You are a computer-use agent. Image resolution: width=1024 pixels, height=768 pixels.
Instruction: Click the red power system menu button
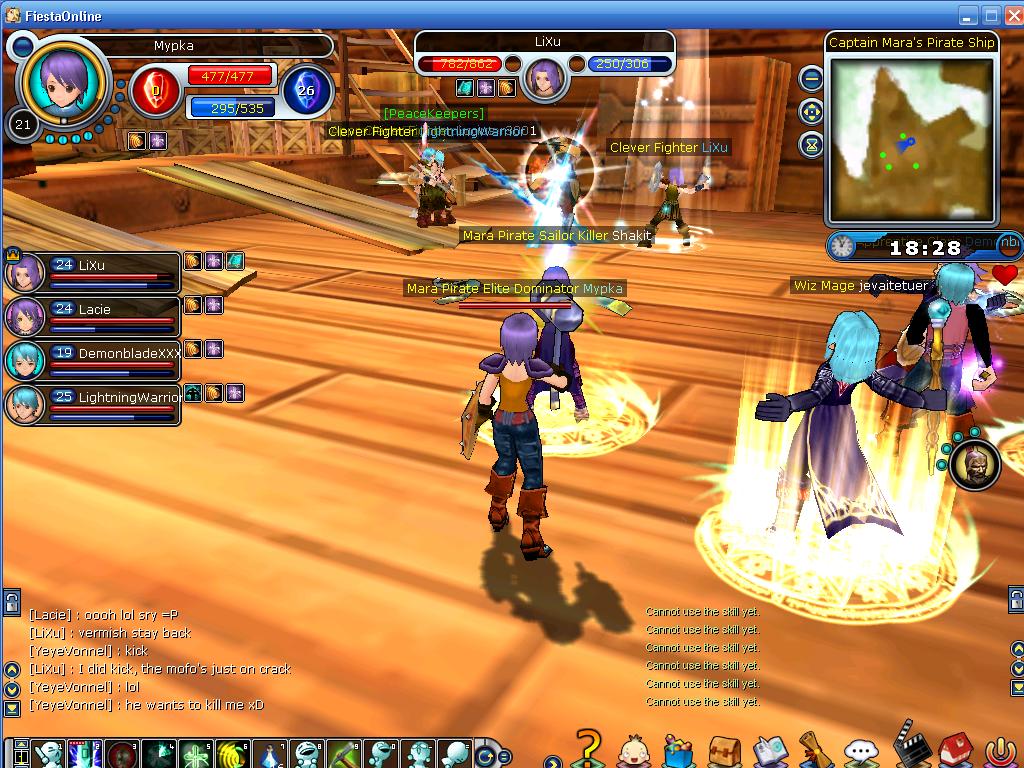(998, 751)
